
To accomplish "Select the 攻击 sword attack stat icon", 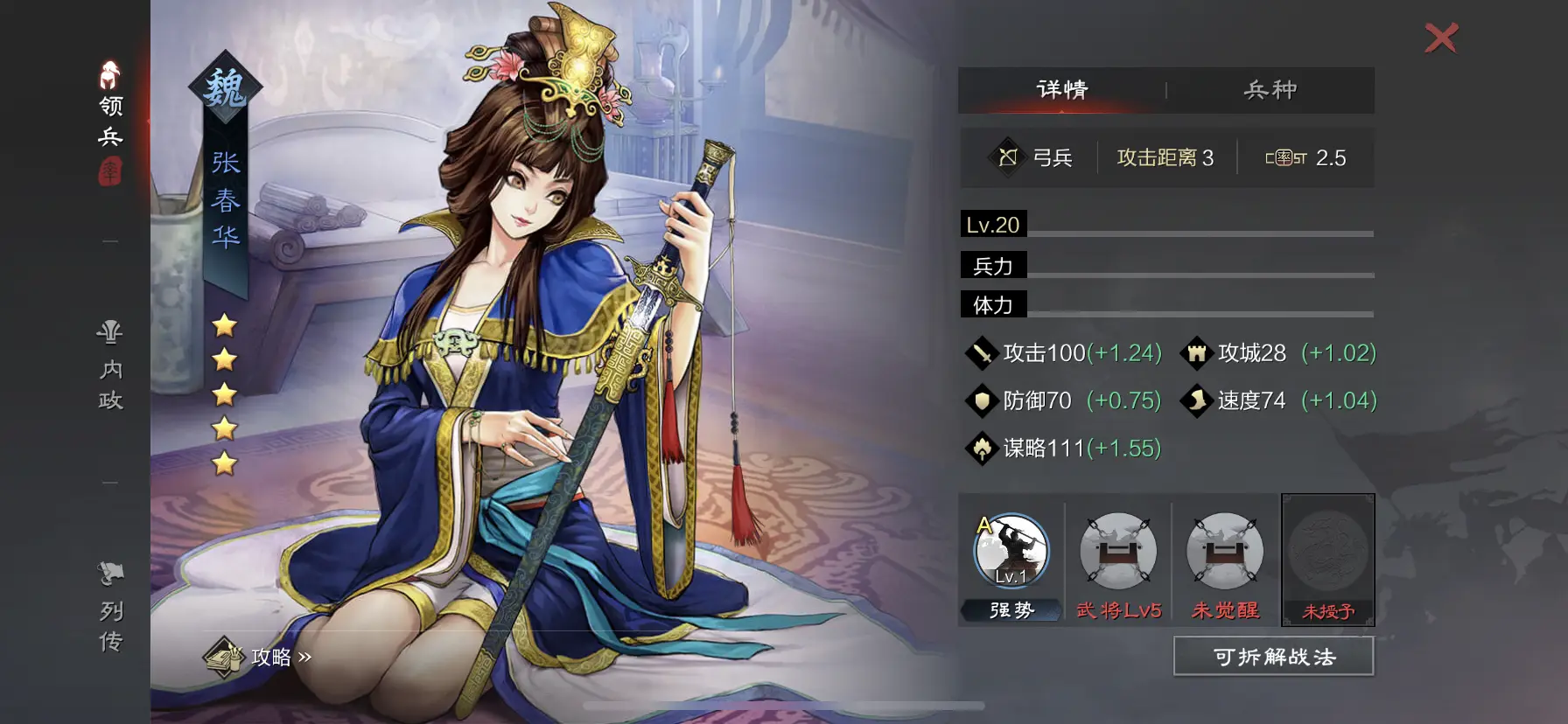I will [983, 352].
